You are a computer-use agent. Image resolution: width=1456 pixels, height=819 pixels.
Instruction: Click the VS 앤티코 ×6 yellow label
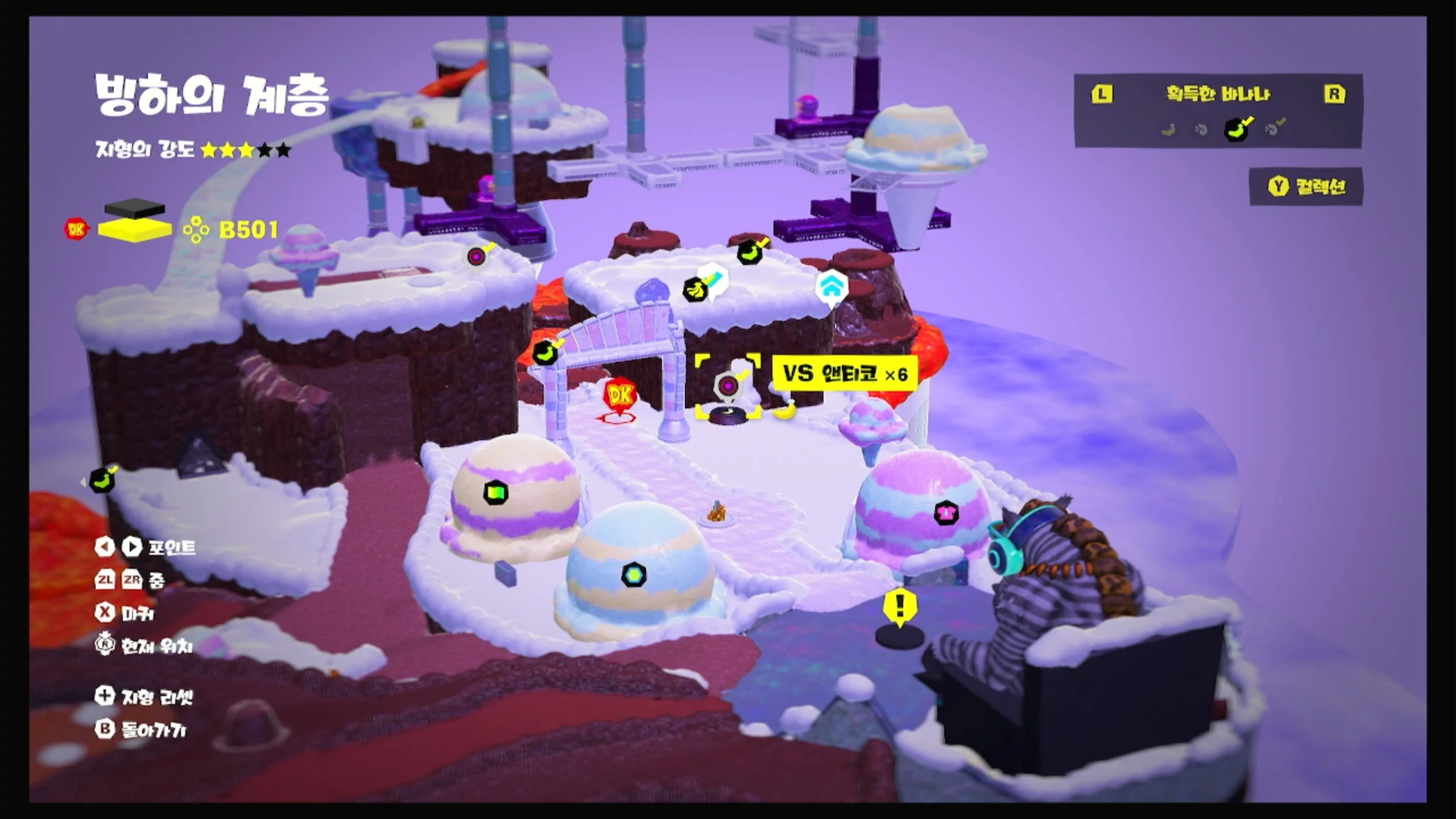point(845,374)
